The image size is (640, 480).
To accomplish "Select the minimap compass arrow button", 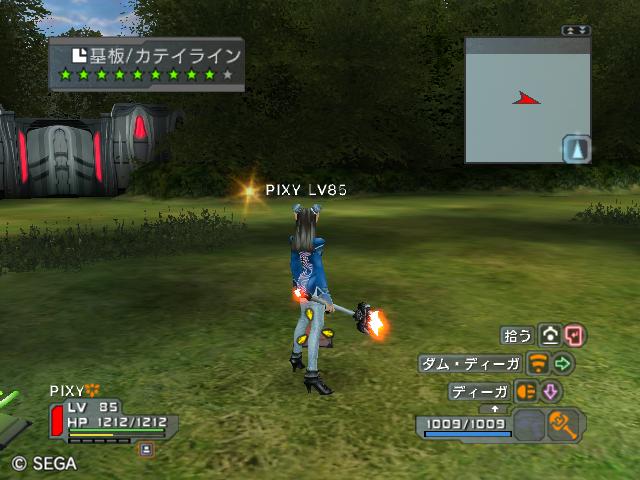I will click(577, 149).
